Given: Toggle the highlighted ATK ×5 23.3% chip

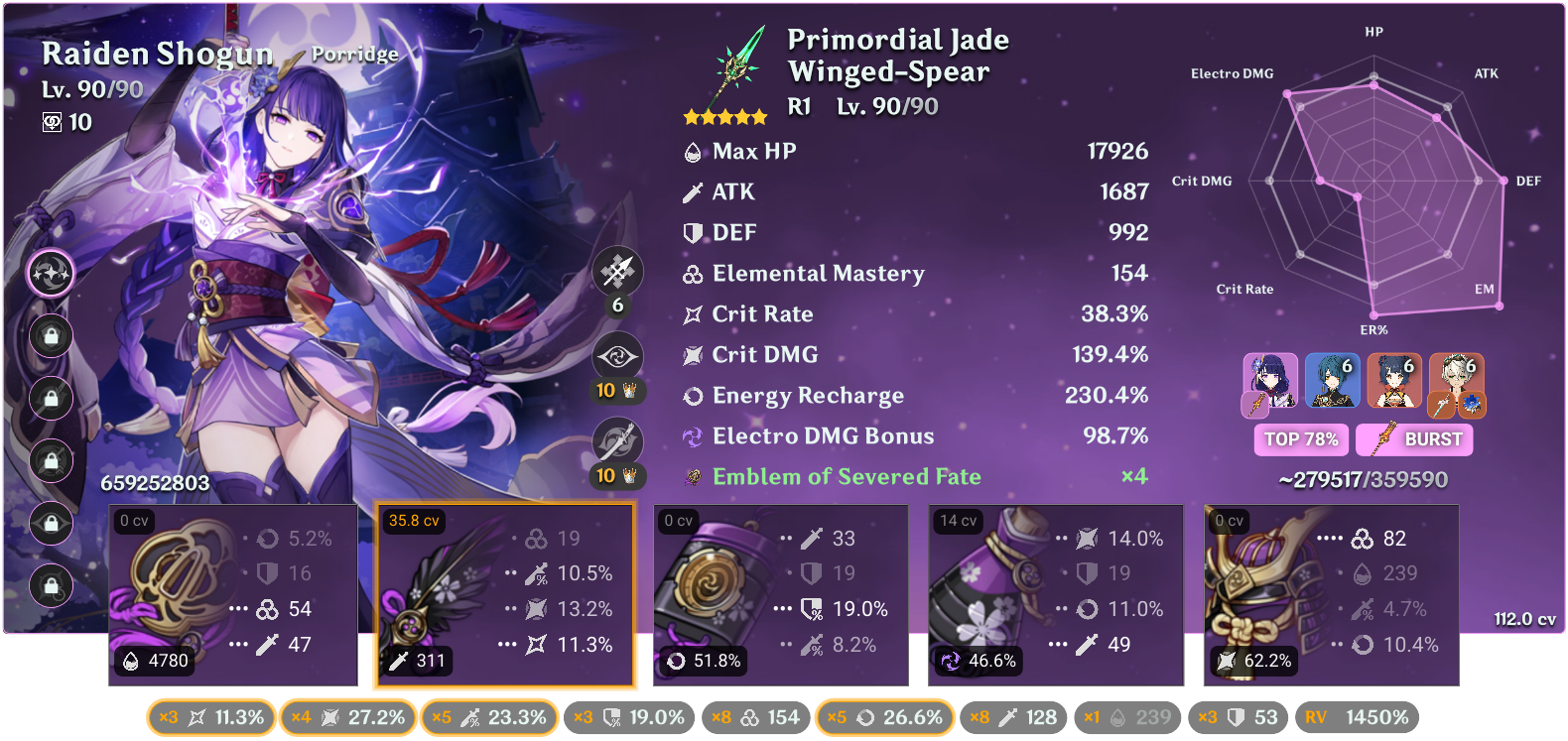Looking at the screenshot, I should click(490, 716).
